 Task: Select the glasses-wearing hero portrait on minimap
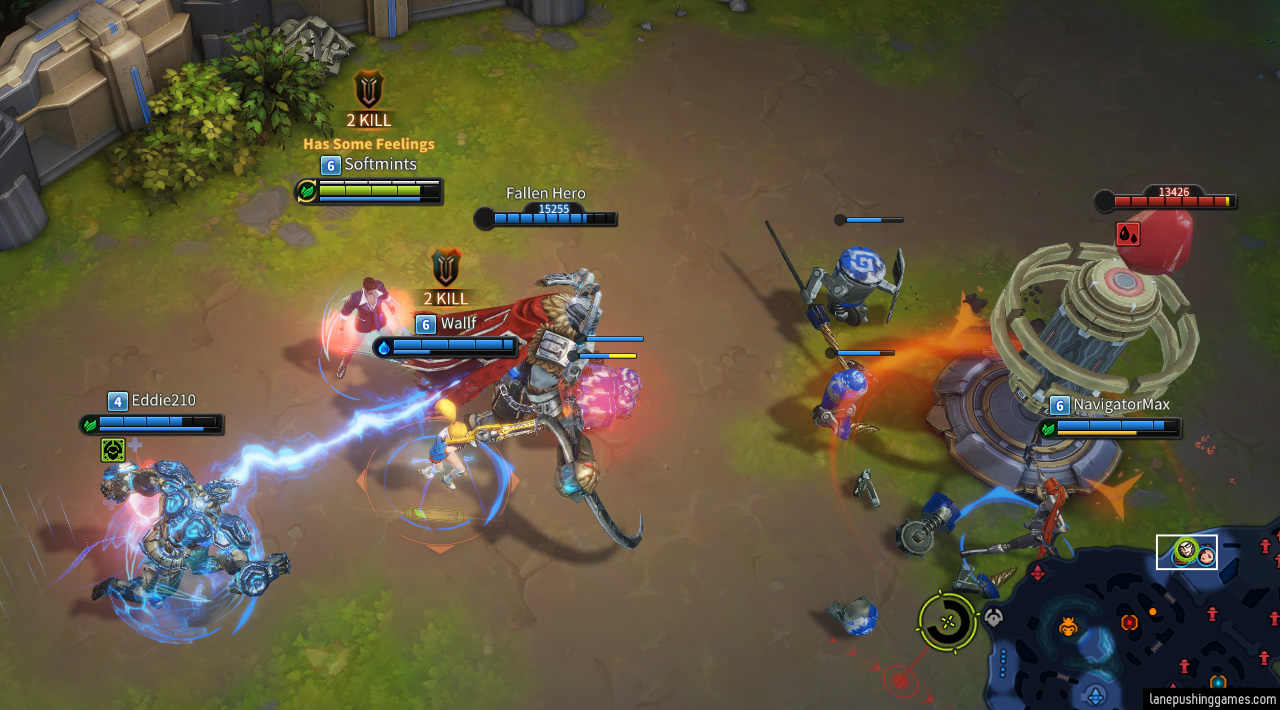click(x=1186, y=550)
